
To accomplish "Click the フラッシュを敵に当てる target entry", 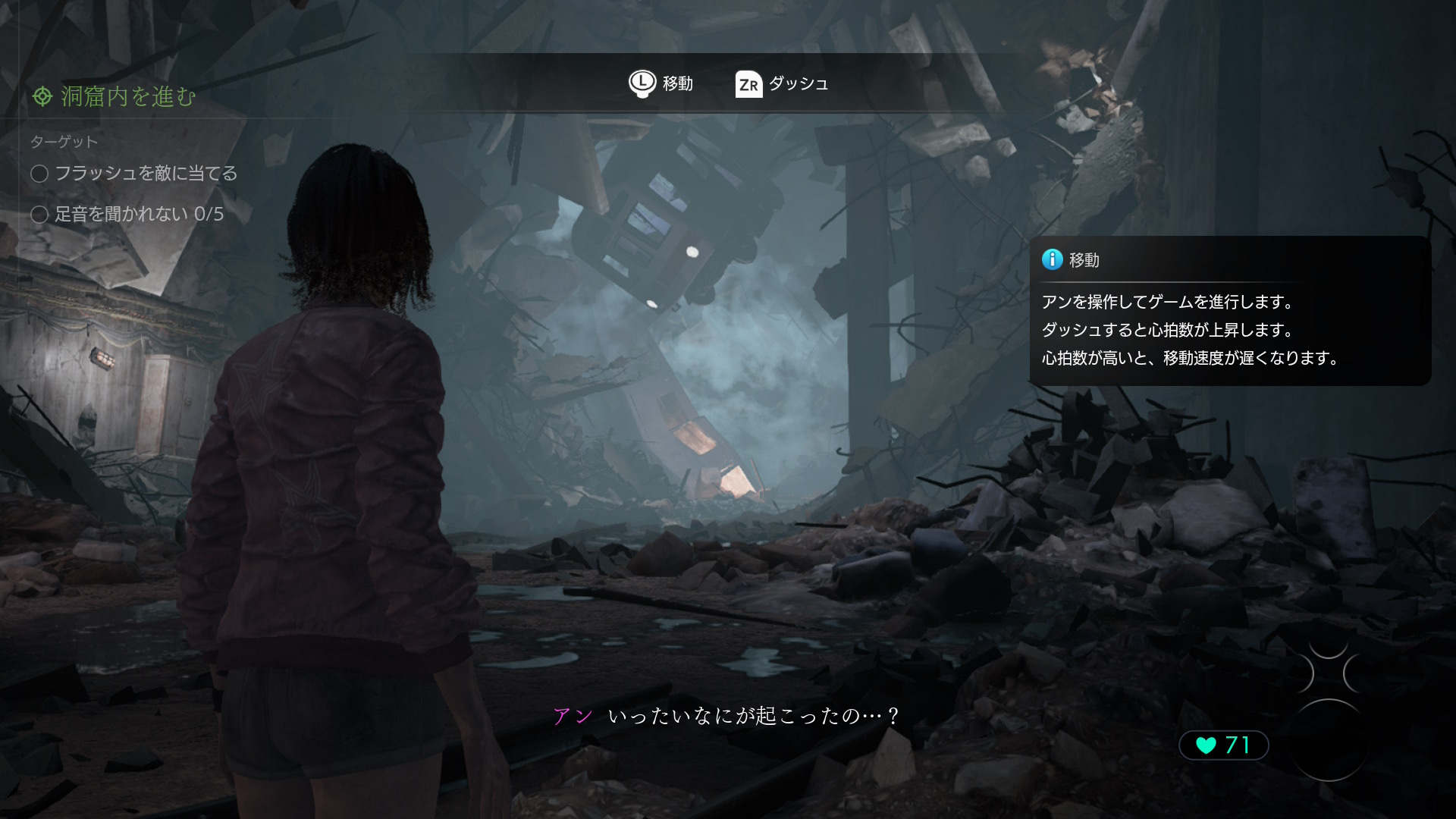I will 134,174.
